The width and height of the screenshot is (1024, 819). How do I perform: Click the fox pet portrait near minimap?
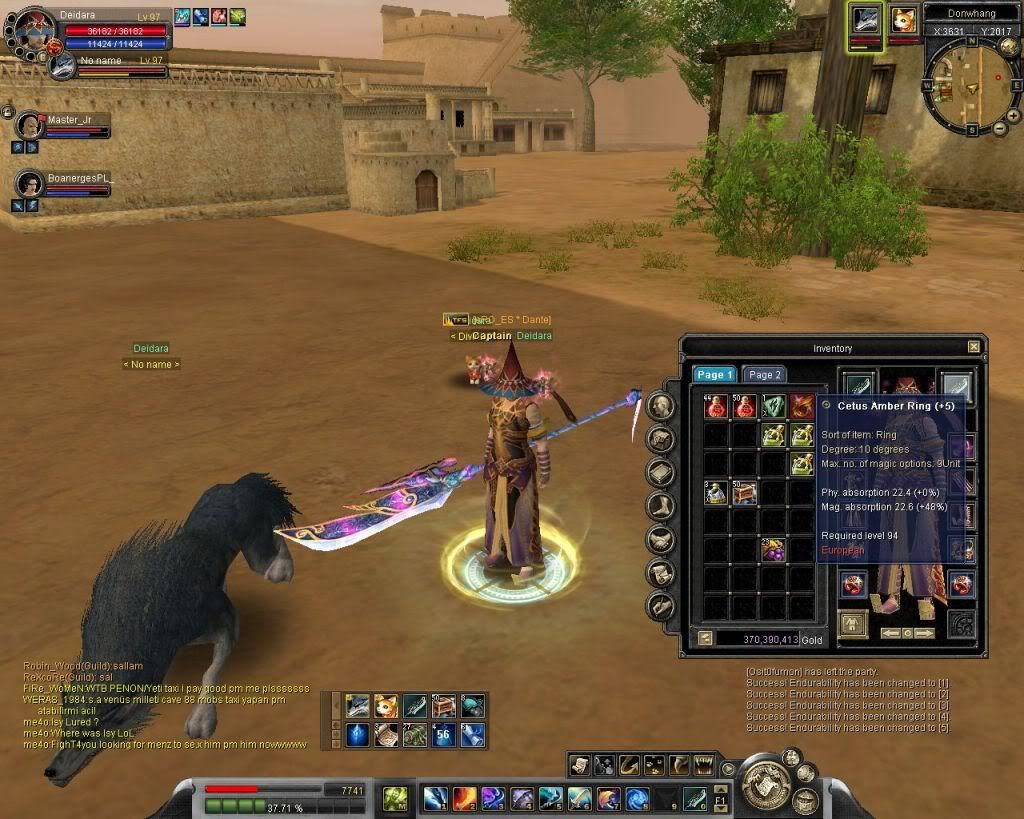pyautogui.click(x=904, y=20)
